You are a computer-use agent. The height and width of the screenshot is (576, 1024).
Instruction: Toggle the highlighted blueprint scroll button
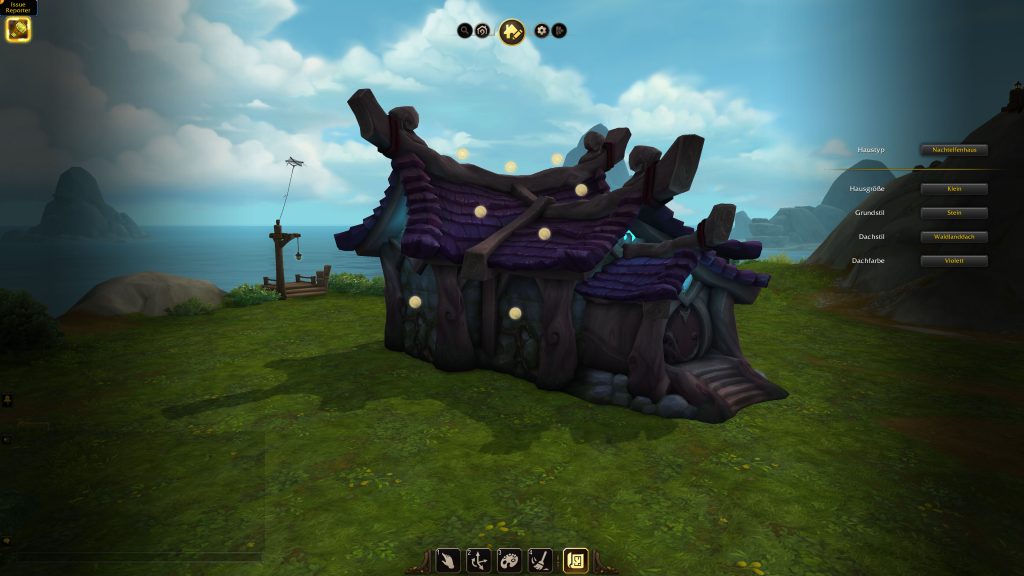point(575,560)
